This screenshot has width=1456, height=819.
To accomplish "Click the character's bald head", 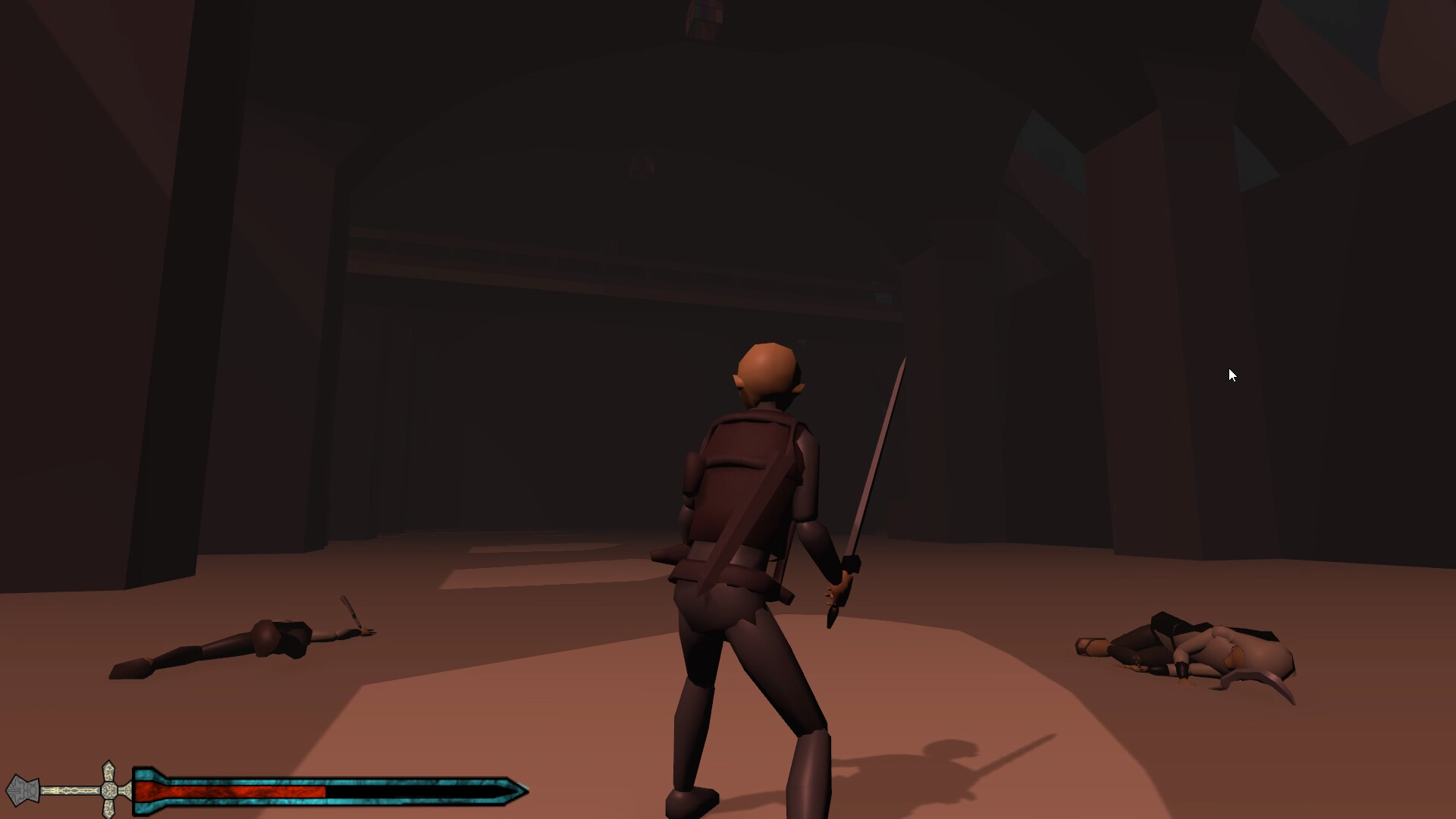I will [766, 372].
